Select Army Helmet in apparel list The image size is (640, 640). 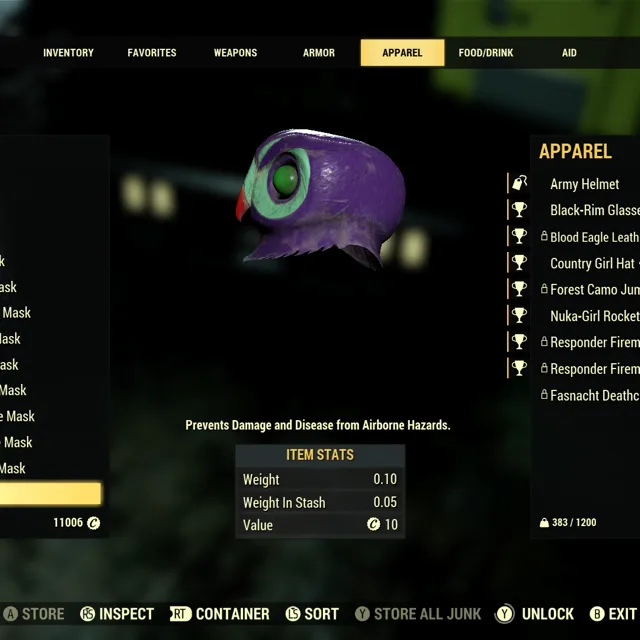pyautogui.click(x=585, y=184)
